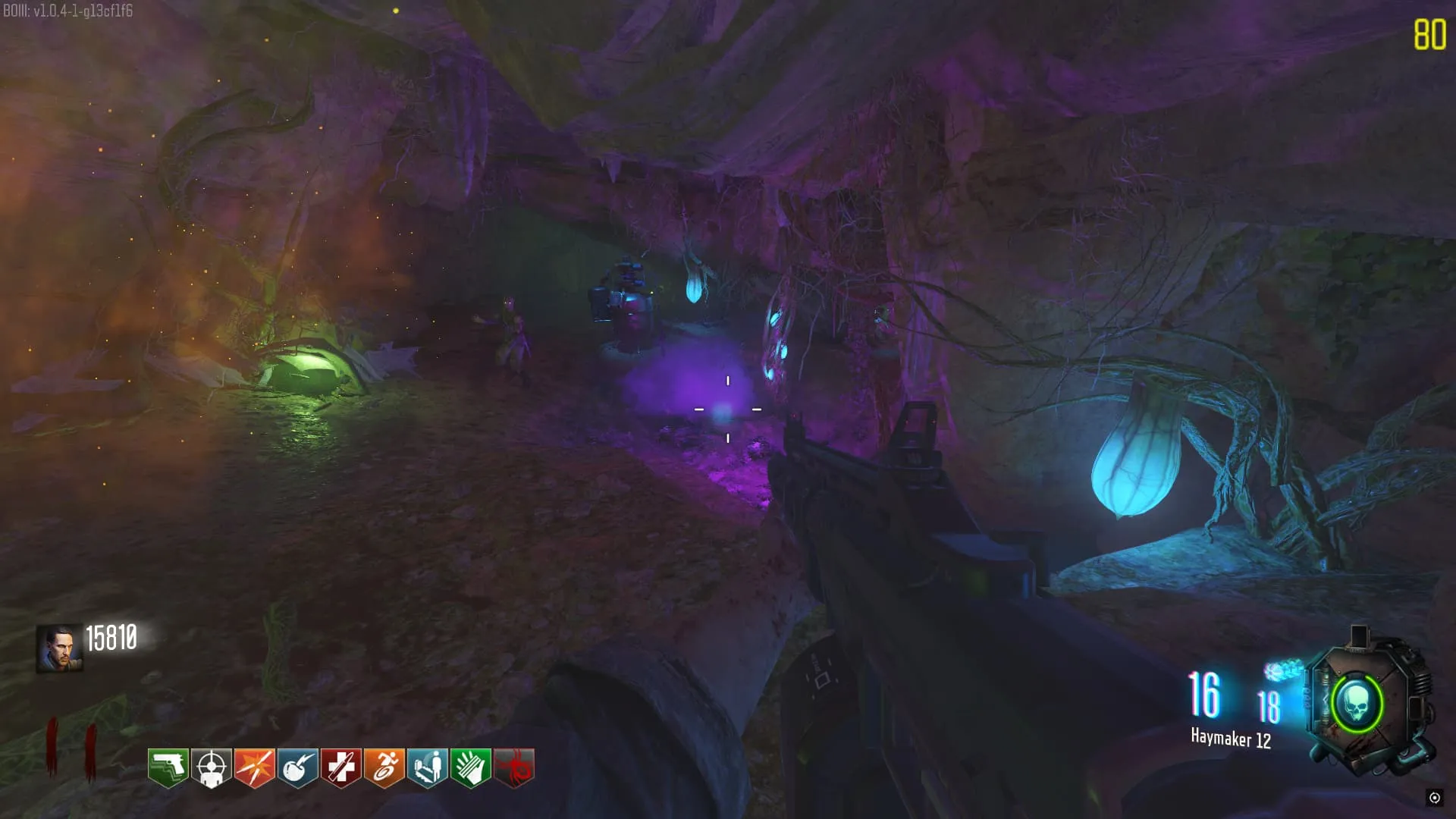Click the Juggernog cross-and-bullet perk icon
Screen dimensions: 1456x819
340,767
